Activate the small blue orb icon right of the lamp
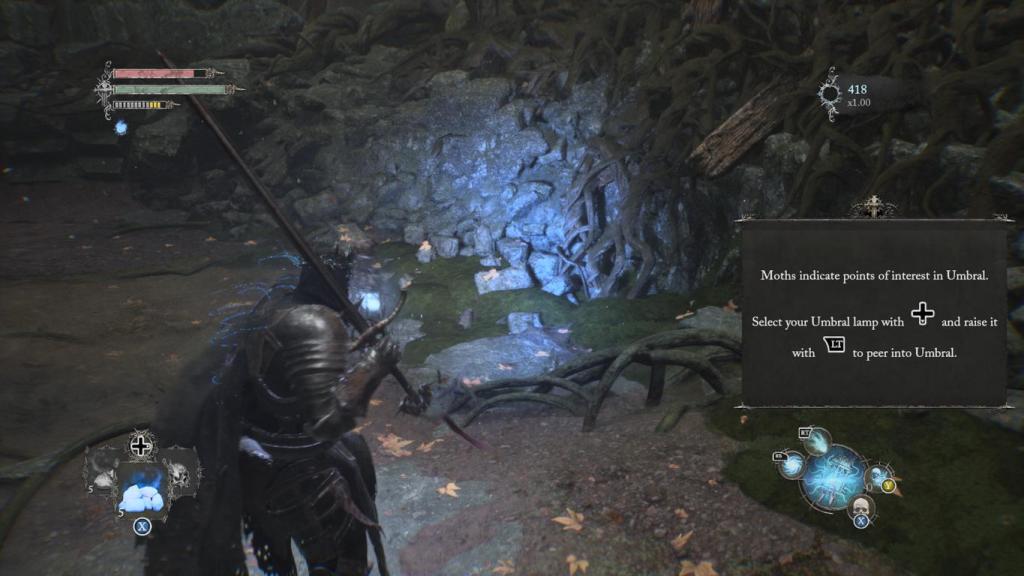 click(876, 475)
